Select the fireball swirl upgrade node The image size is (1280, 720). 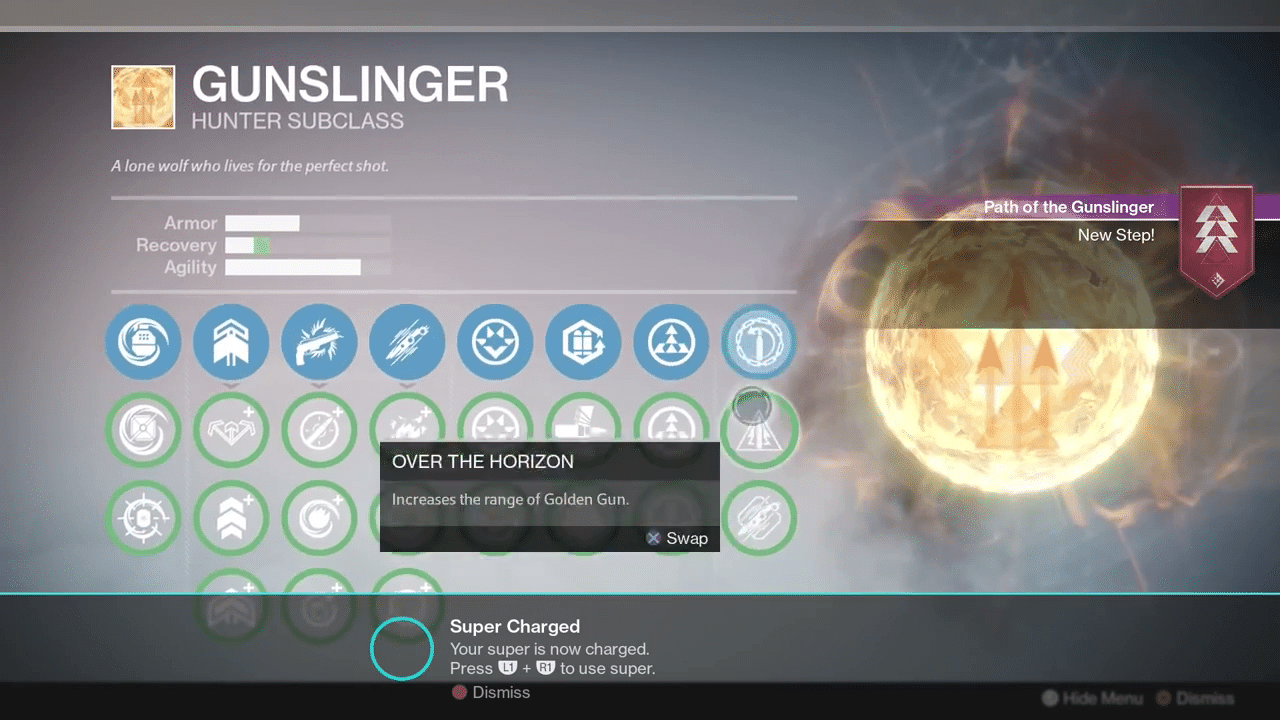point(319,519)
